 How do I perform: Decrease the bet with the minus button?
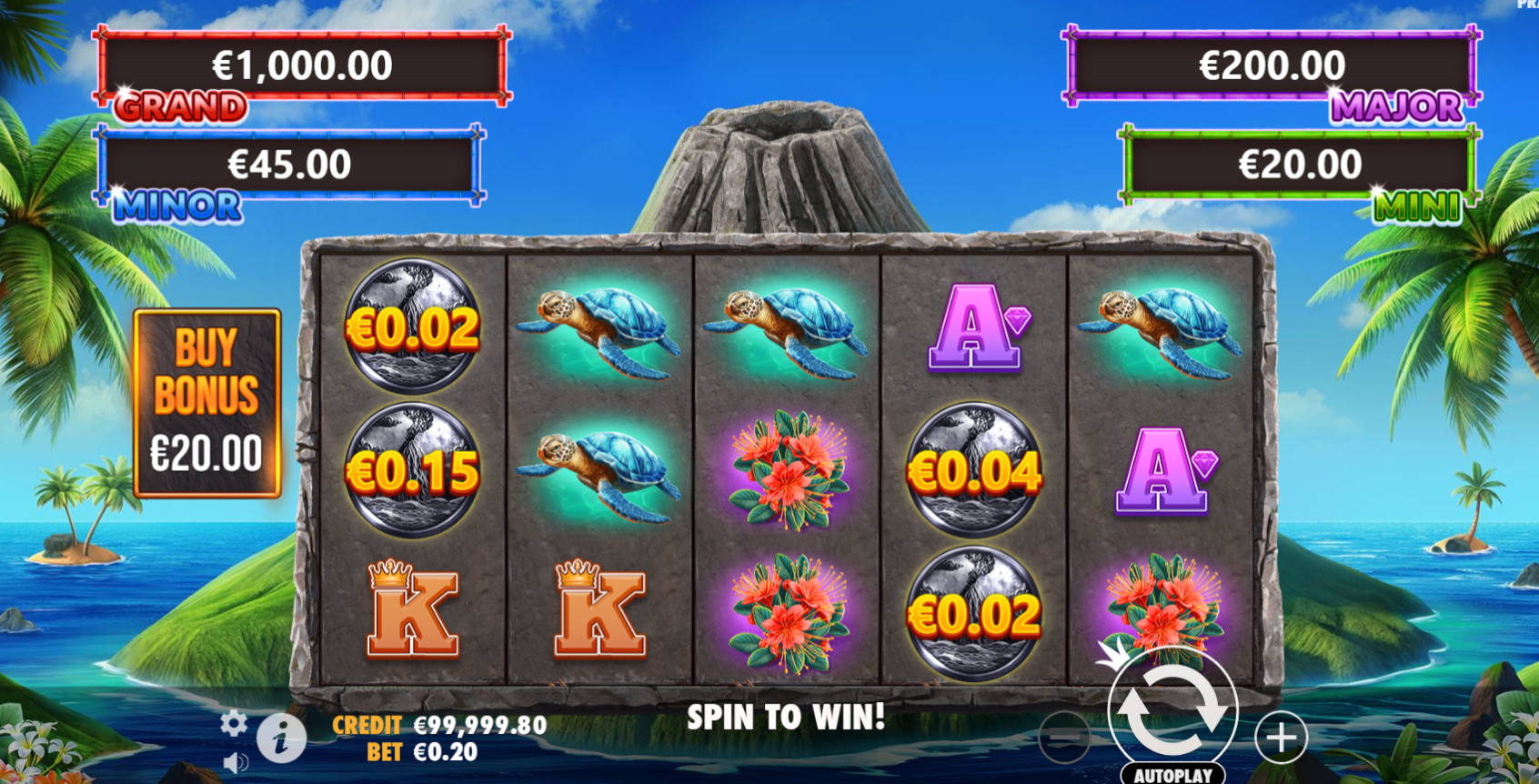pyautogui.click(x=1063, y=737)
